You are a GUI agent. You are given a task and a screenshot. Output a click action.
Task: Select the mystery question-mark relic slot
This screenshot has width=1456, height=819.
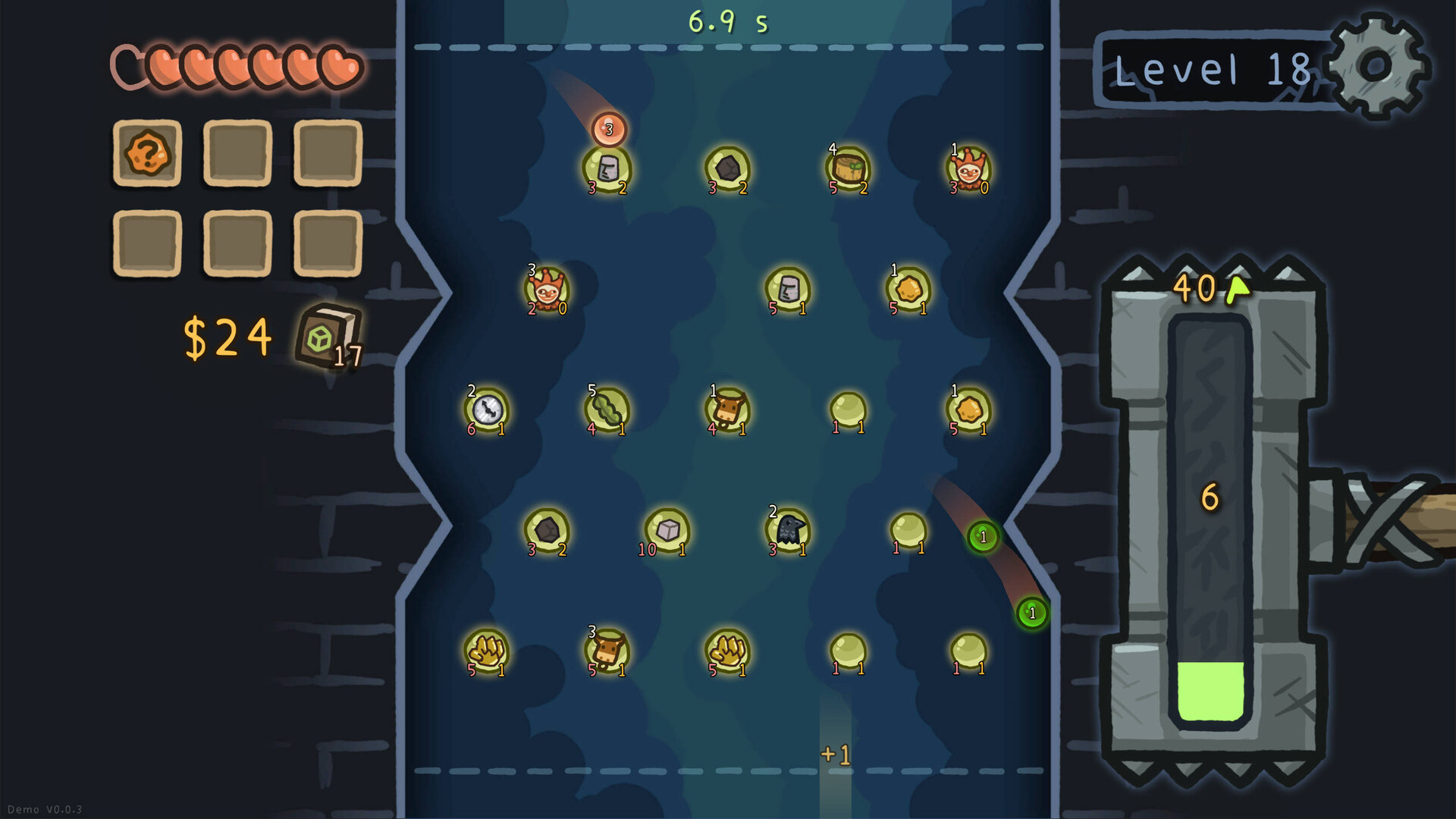coord(147,154)
